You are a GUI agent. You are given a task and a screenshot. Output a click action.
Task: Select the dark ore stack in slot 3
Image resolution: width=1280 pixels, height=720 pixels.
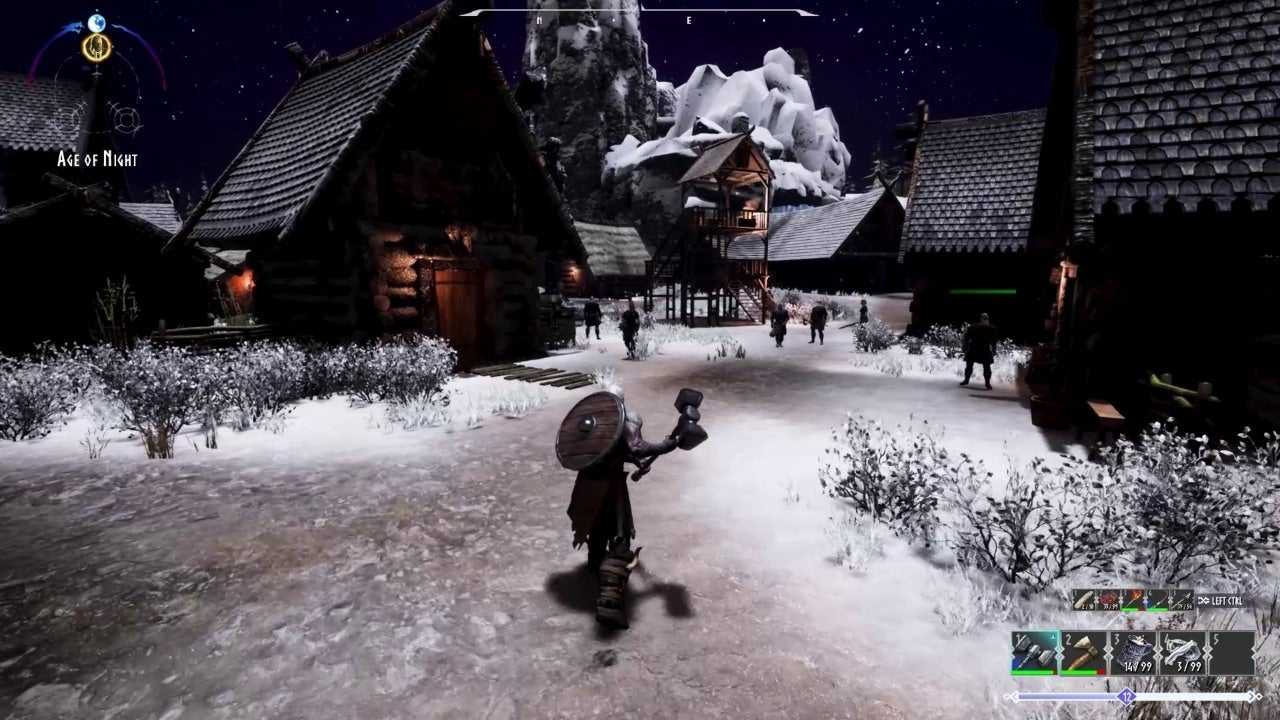point(1133,653)
